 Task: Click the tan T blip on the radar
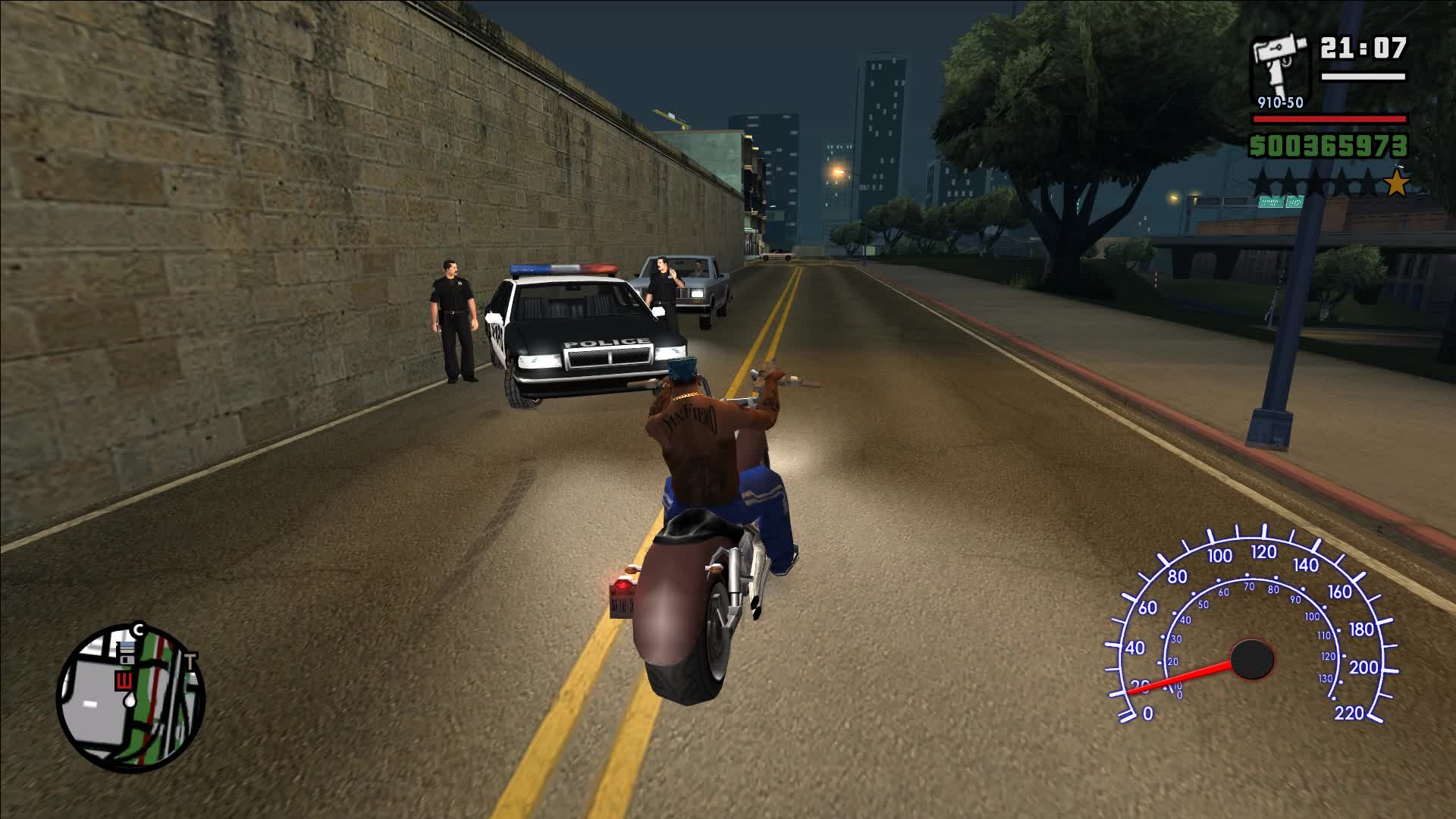coord(193,659)
